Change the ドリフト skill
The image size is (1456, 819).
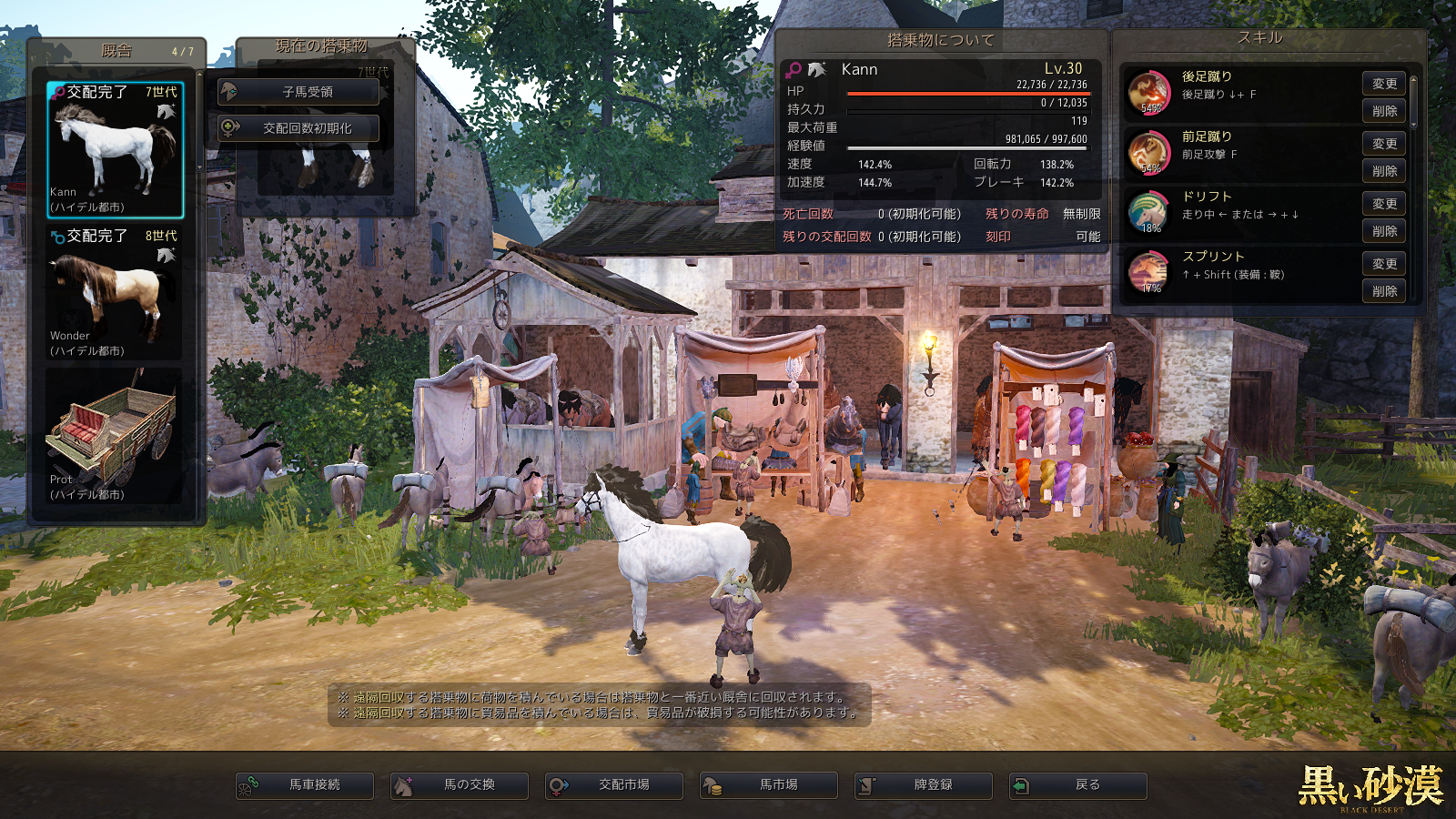(x=1383, y=204)
